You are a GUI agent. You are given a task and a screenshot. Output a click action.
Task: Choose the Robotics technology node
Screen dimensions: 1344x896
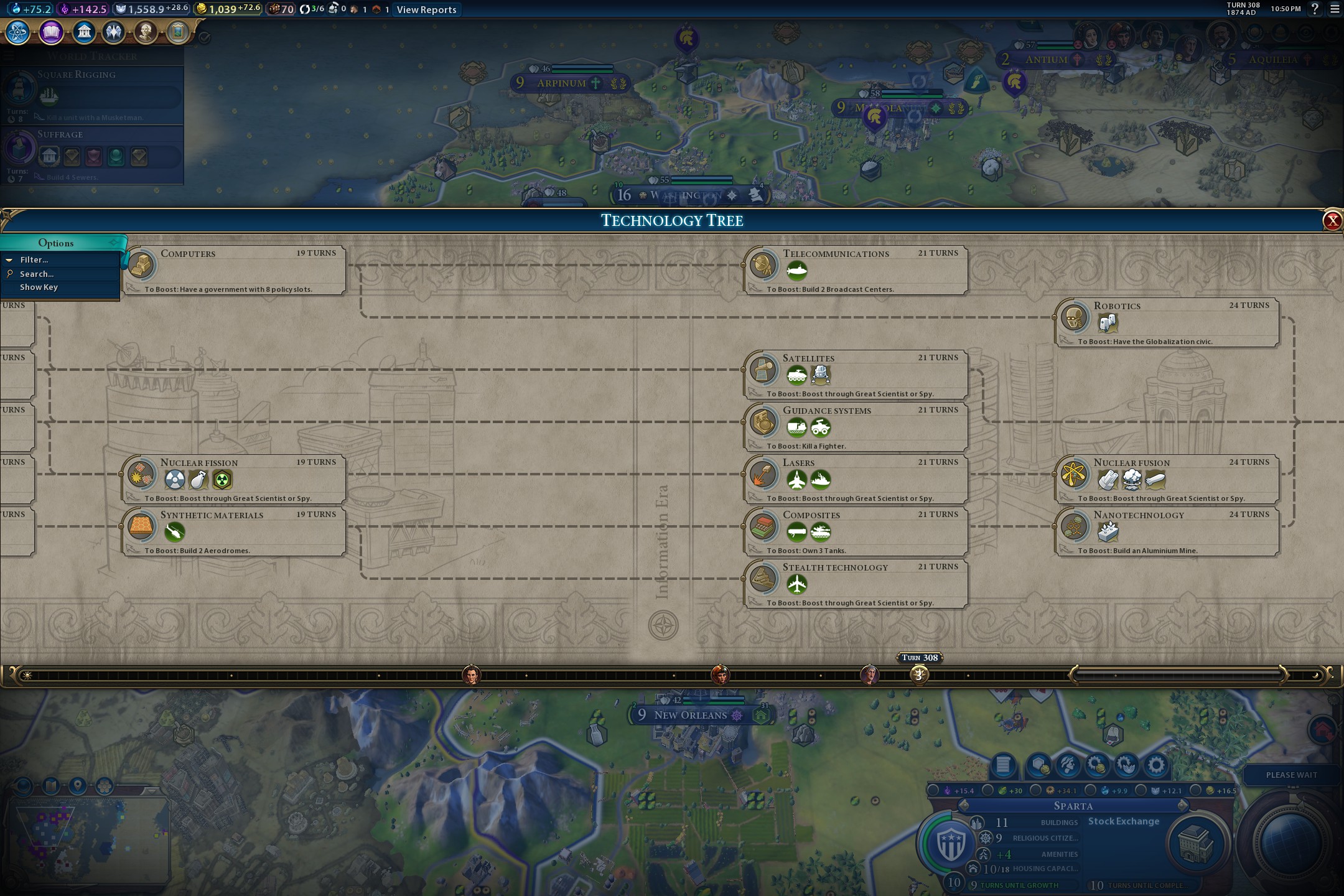point(1167,322)
